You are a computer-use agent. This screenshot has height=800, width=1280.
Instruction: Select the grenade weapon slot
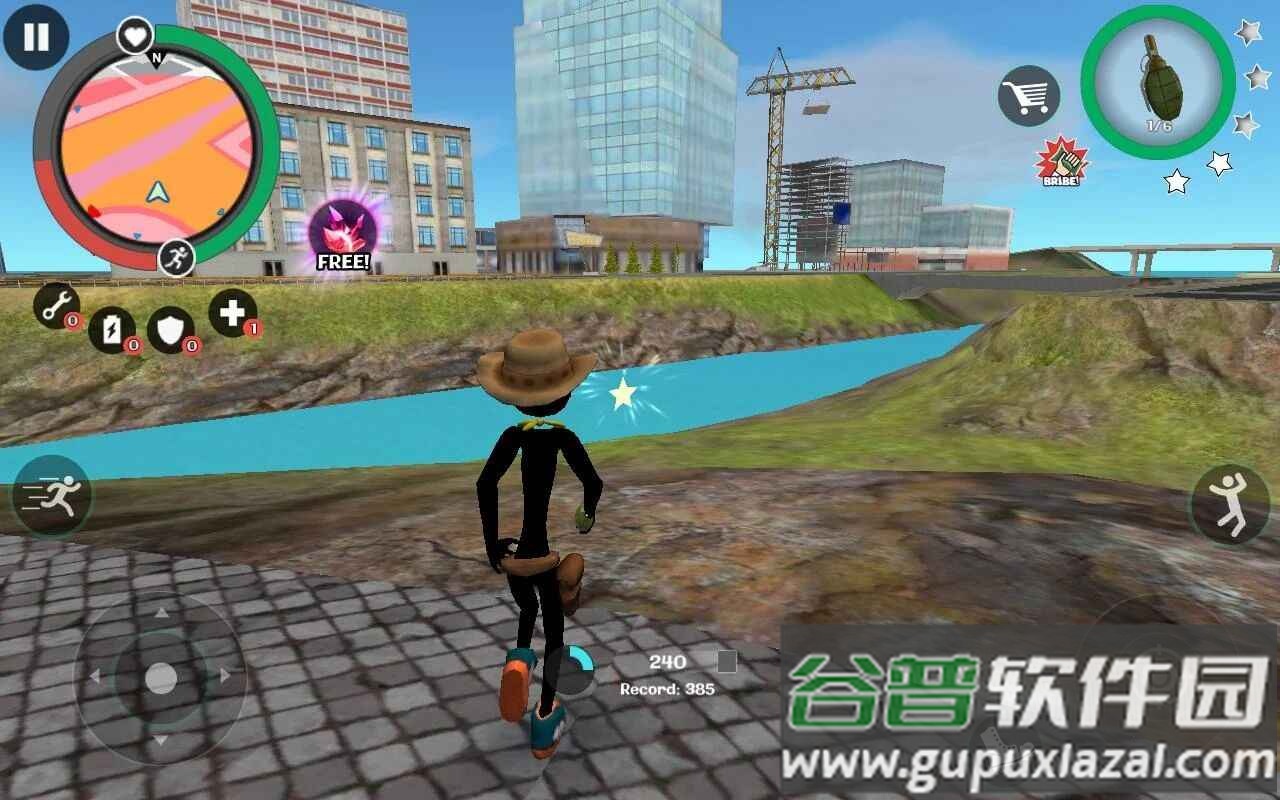(1158, 90)
